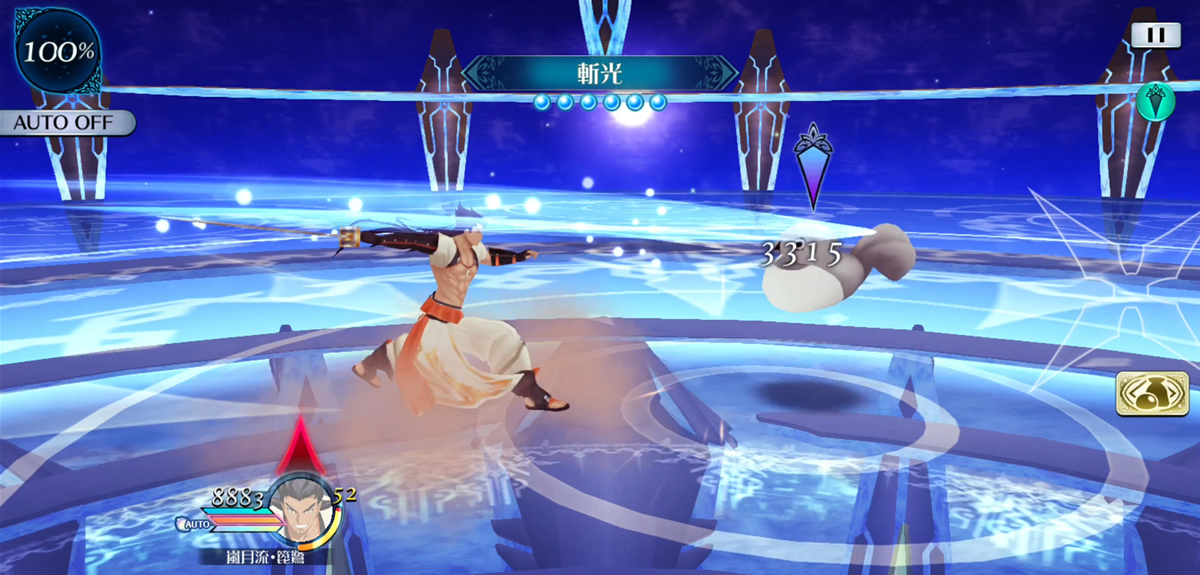Toggle the AUTO OFF battle mode
1200x575 pixels.
click(x=66, y=123)
